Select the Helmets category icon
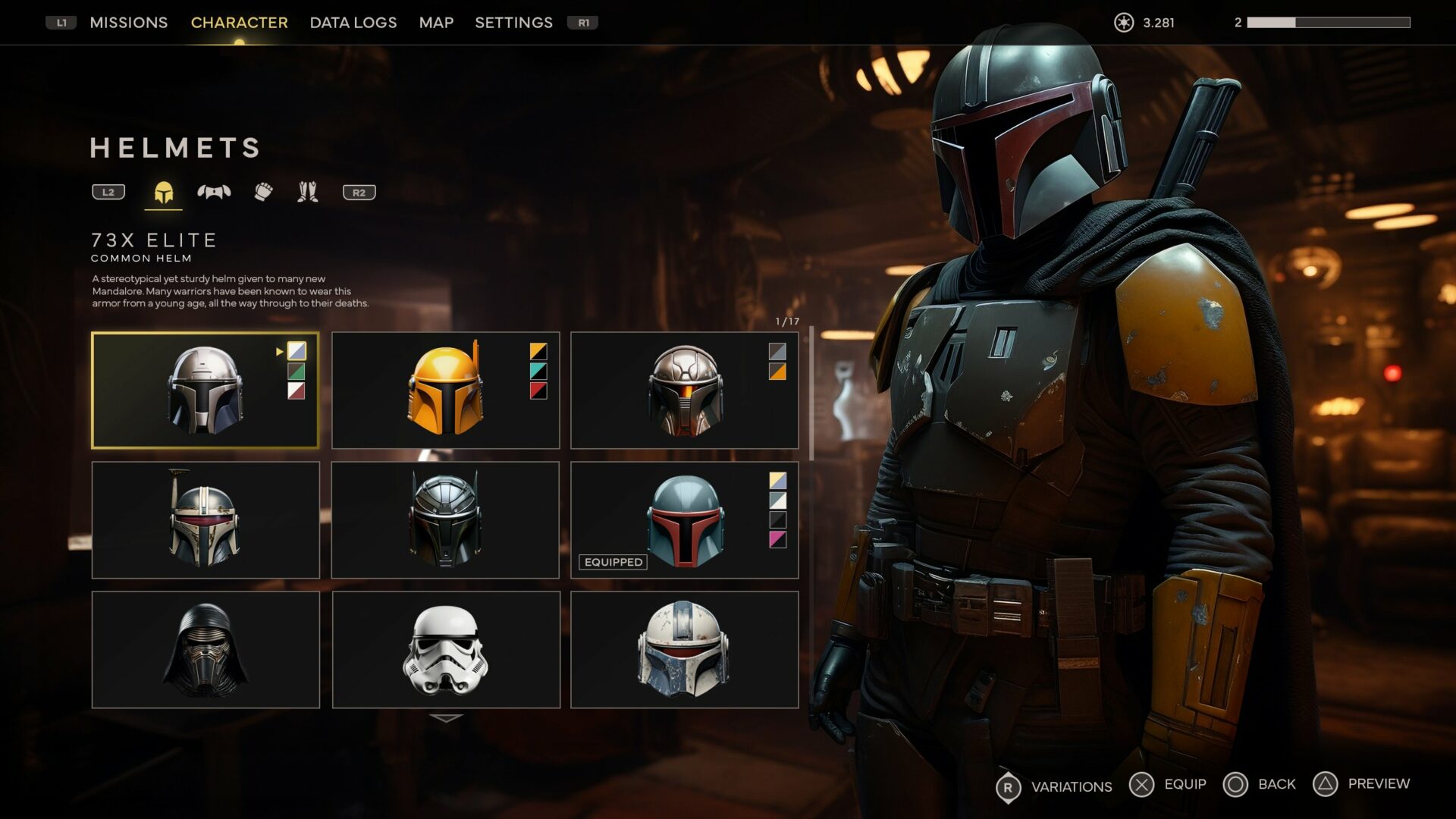 tap(165, 192)
